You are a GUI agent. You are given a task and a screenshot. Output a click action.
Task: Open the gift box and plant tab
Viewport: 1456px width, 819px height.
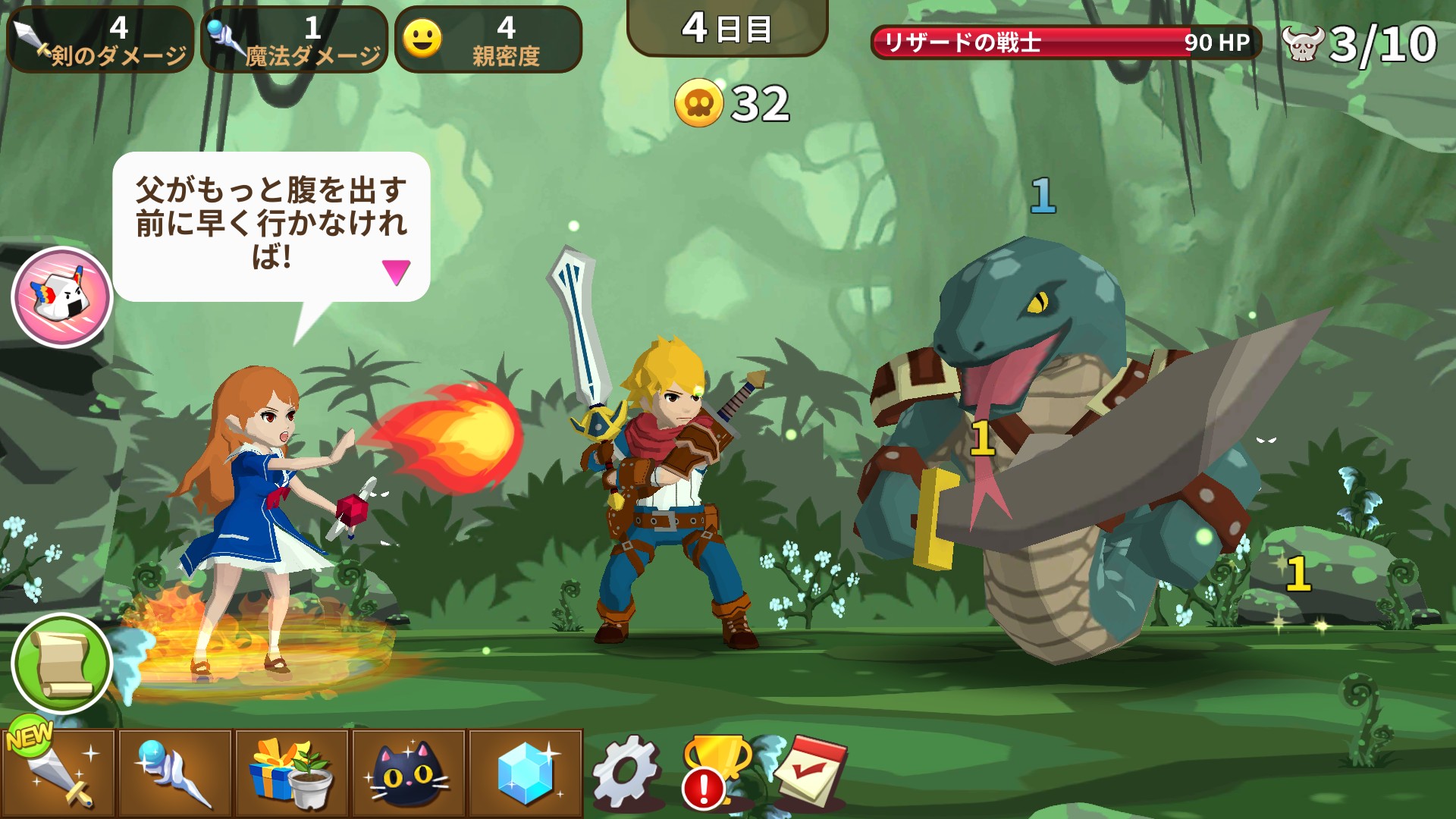tap(292, 773)
